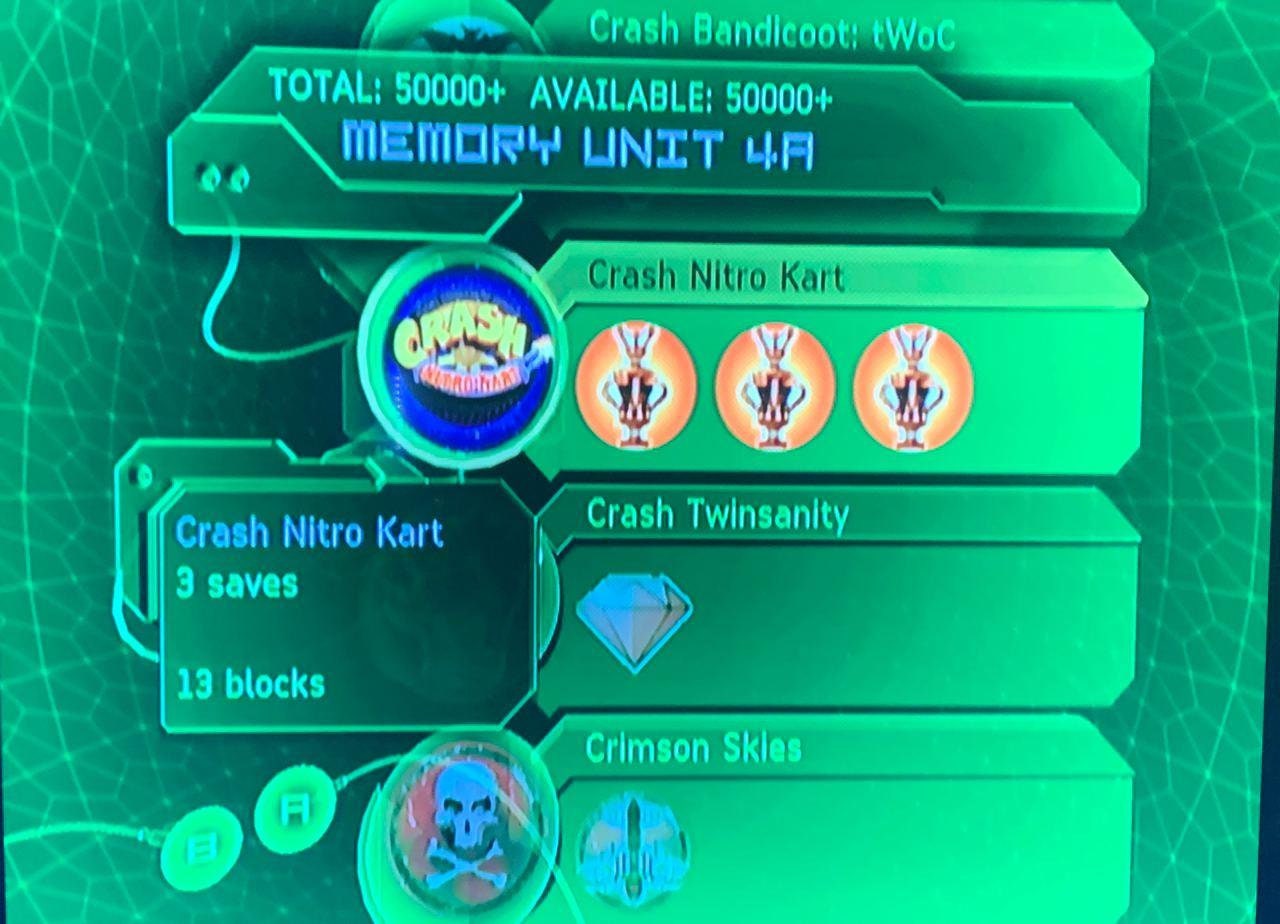Switch to the memory unit B node

(x=200, y=849)
